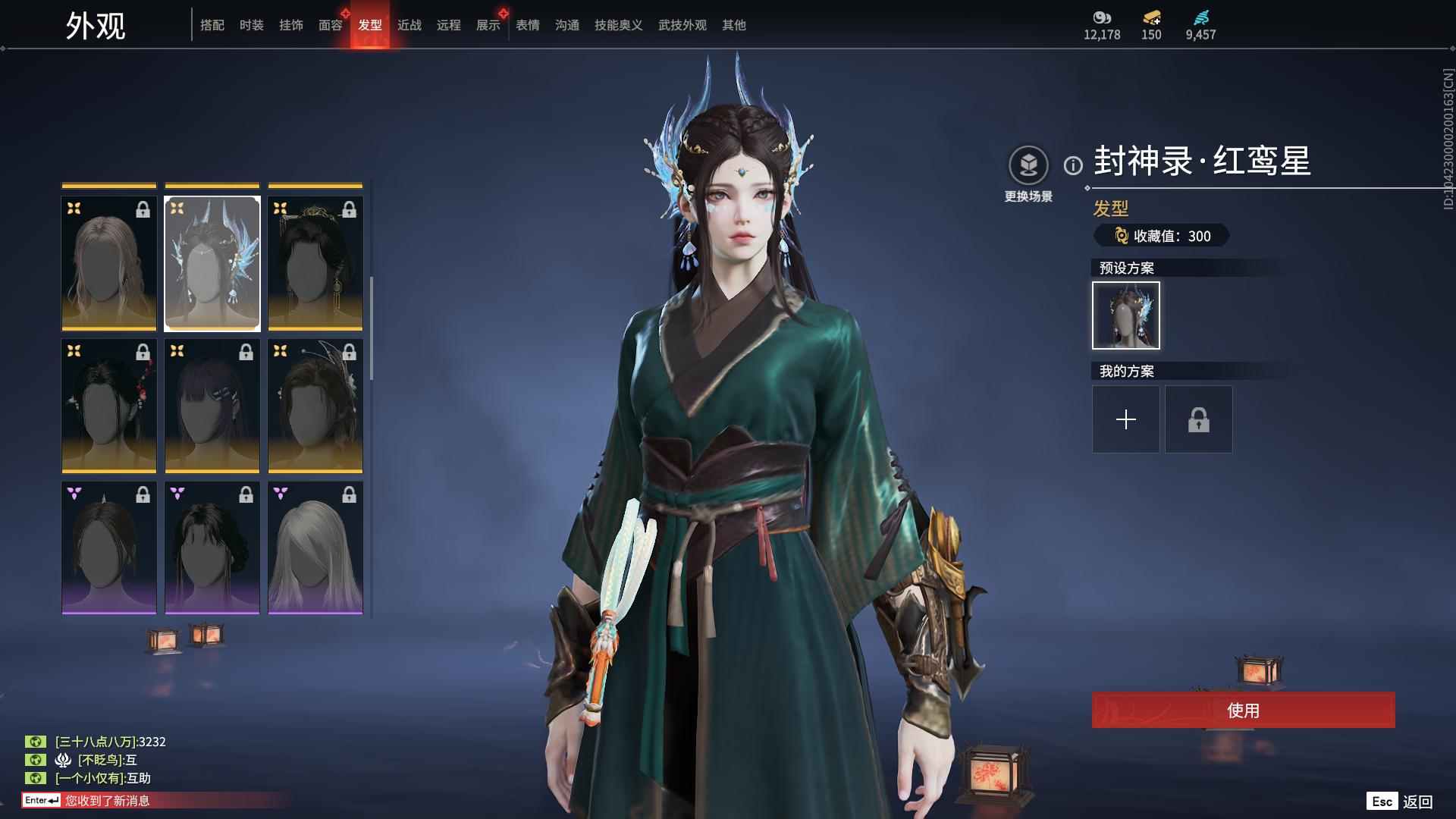This screenshot has height=819, width=1456.
Task: Click the info icon beside 封神录·红鸾星
Action: (1072, 164)
